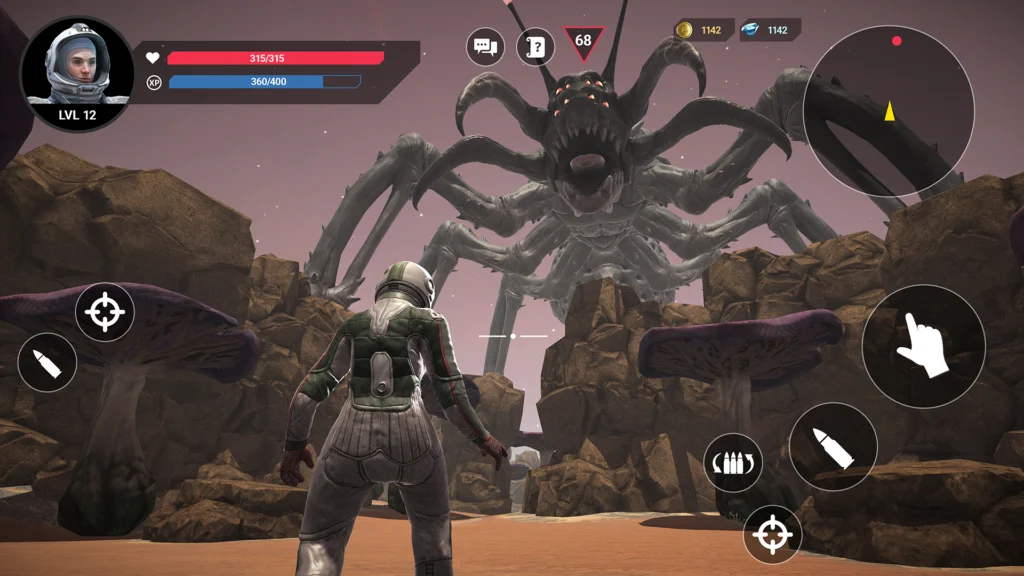Open the chat speech bubble button
The width and height of the screenshot is (1024, 576).
[486, 46]
